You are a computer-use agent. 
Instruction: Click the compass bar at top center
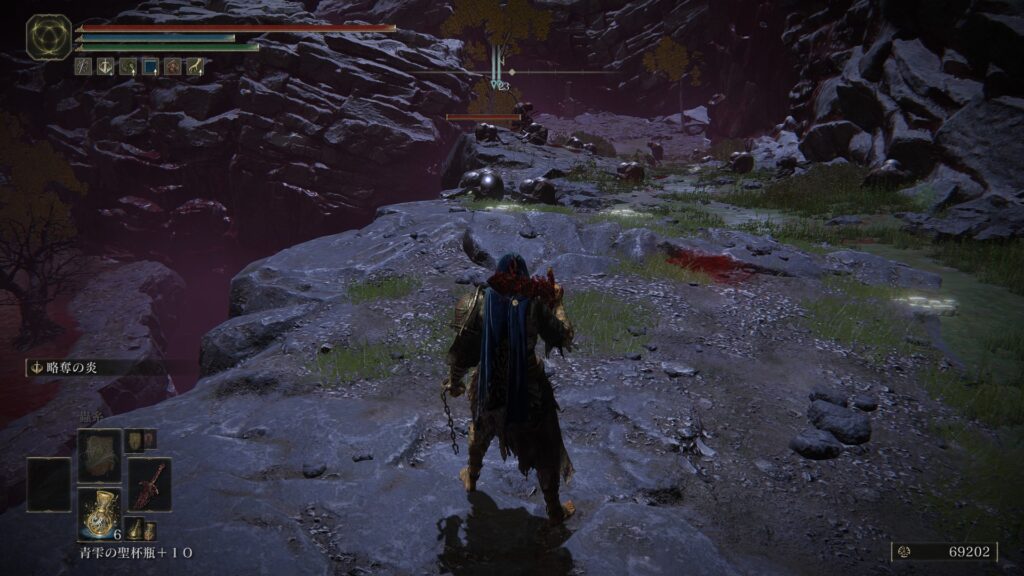pos(560,72)
